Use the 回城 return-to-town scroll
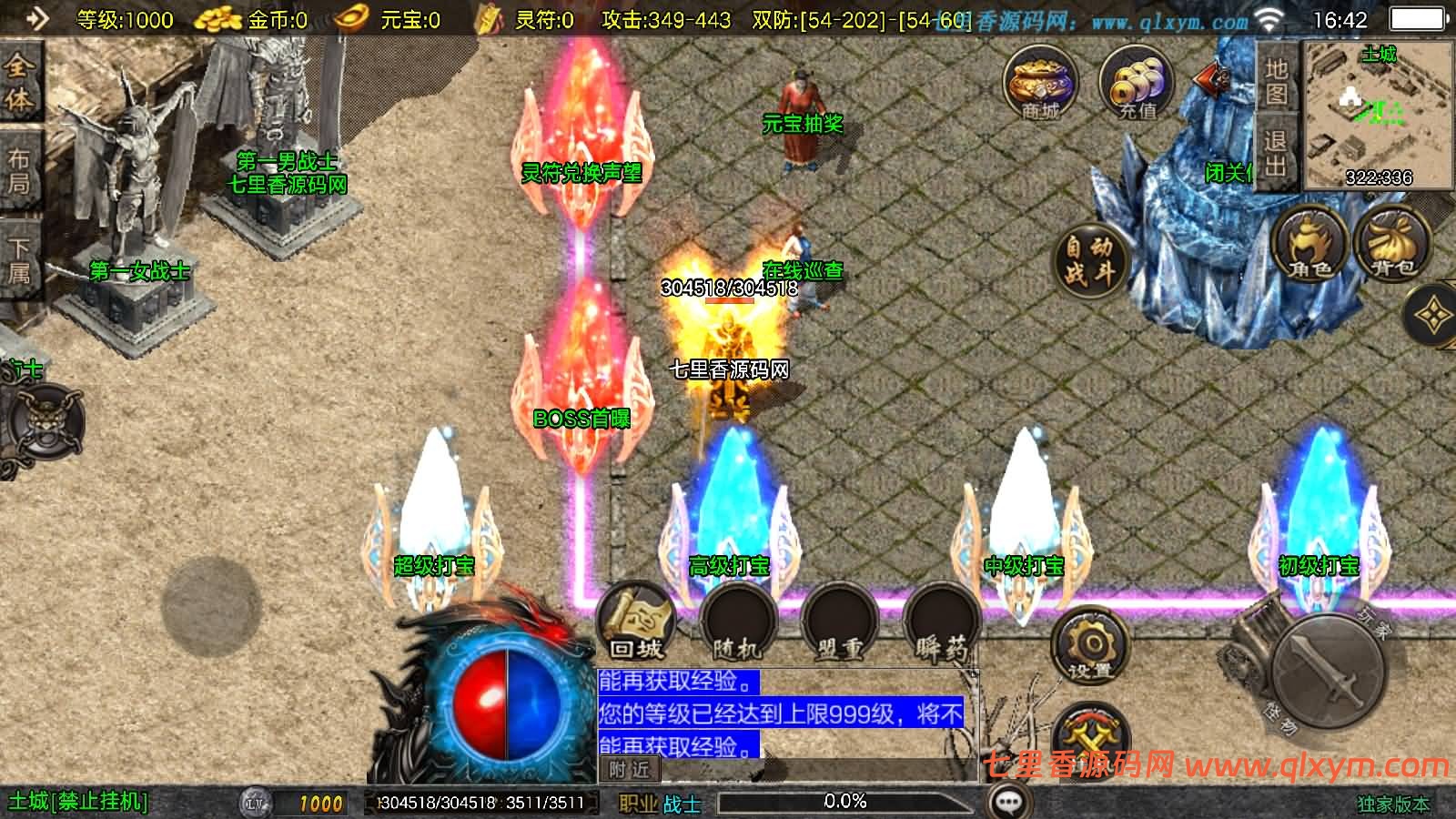1456x819 pixels. click(637, 623)
